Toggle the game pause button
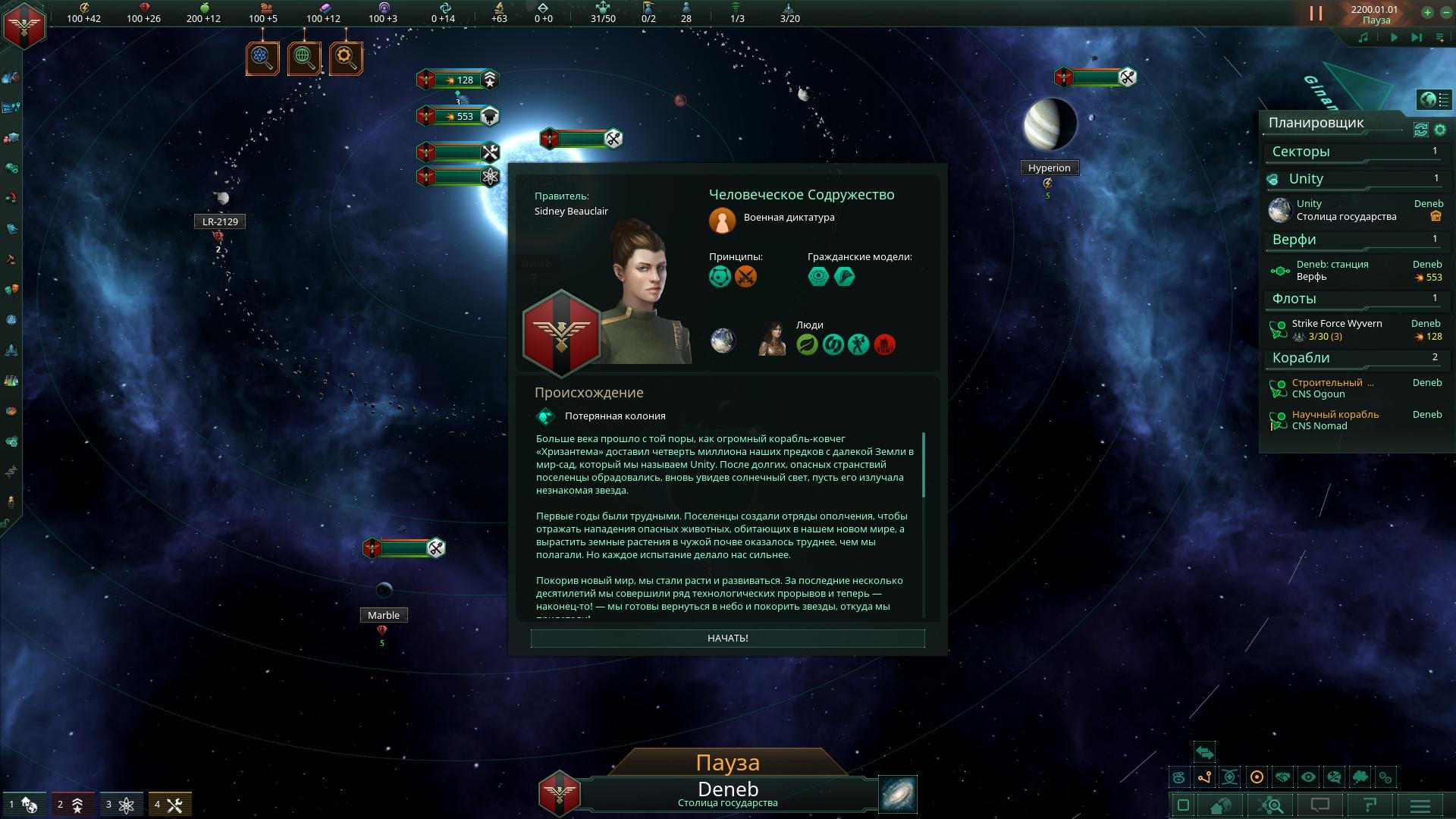Screen dimensions: 1456x819 click(1316, 13)
